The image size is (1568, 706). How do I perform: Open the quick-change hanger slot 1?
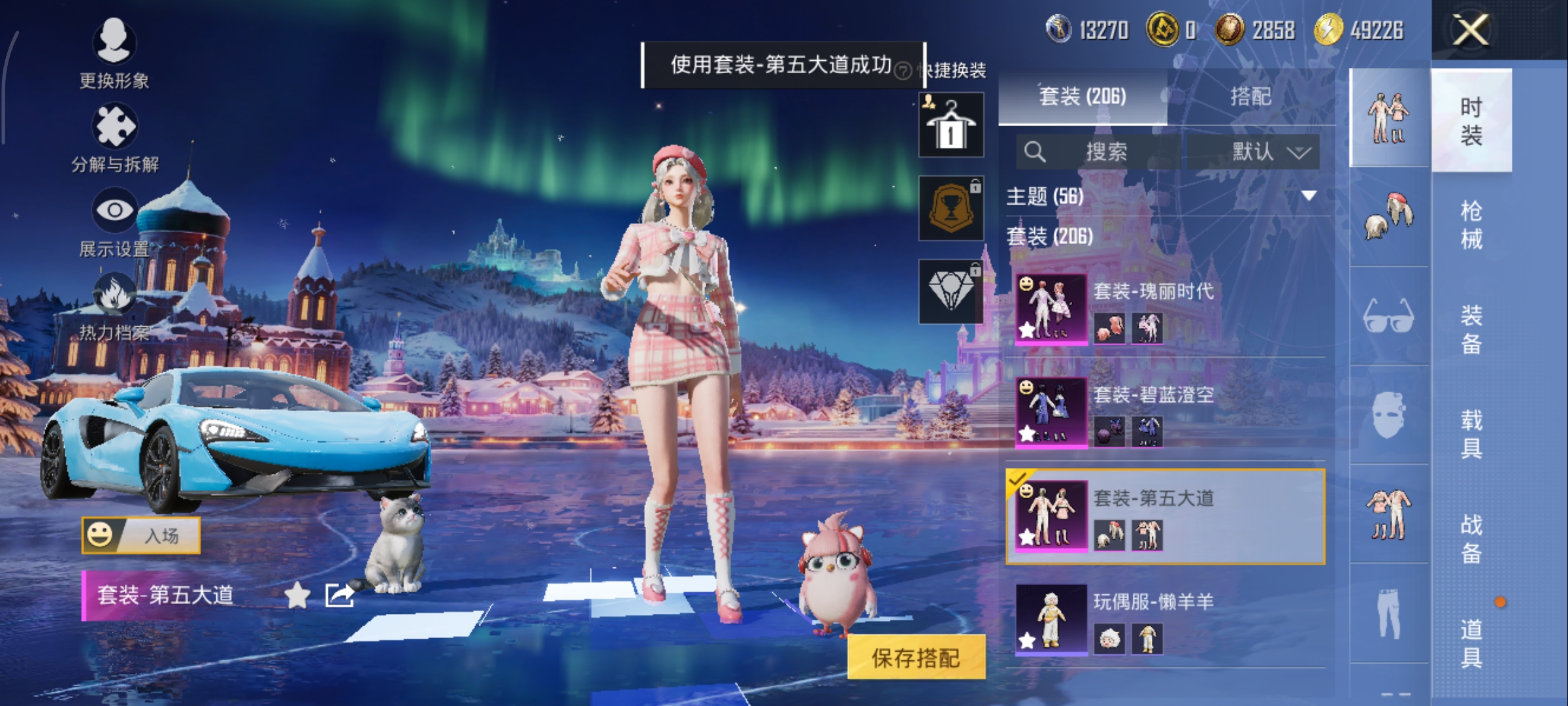coord(951,125)
